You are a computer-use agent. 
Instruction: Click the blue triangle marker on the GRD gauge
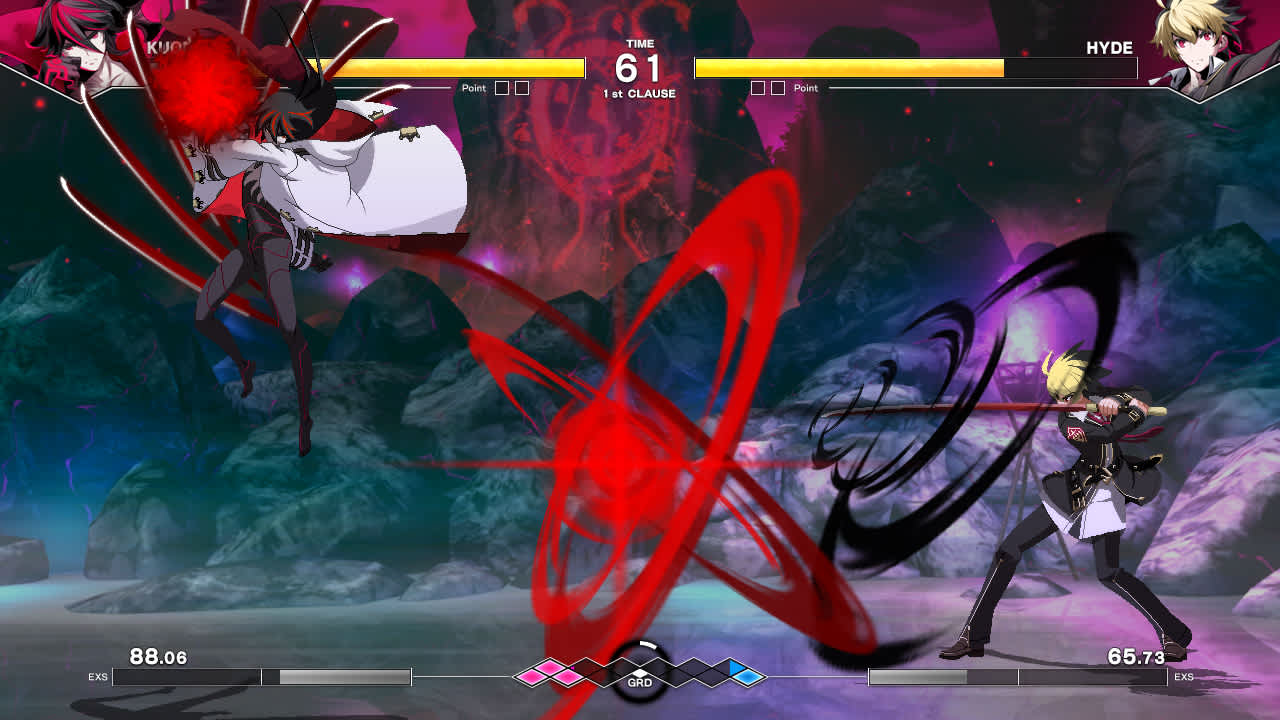[734, 668]
